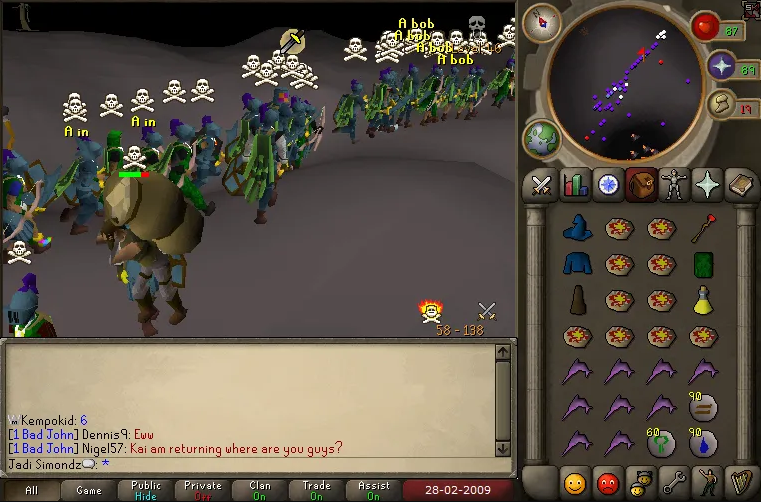761x502 pixels.
Task: Click the yellow potion flask
Action: click(x=704, y=299)
